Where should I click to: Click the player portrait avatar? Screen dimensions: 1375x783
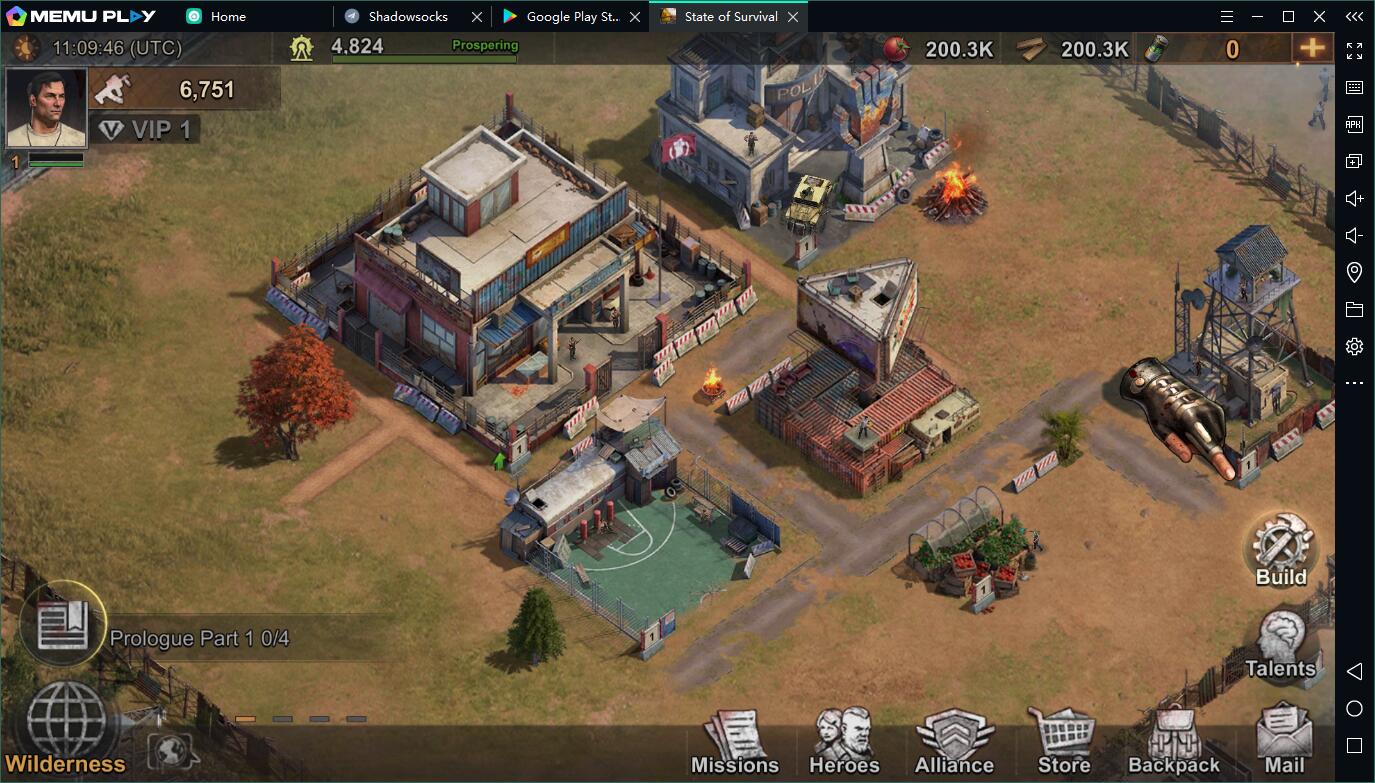pyautogui.click(x=46, y=108)
